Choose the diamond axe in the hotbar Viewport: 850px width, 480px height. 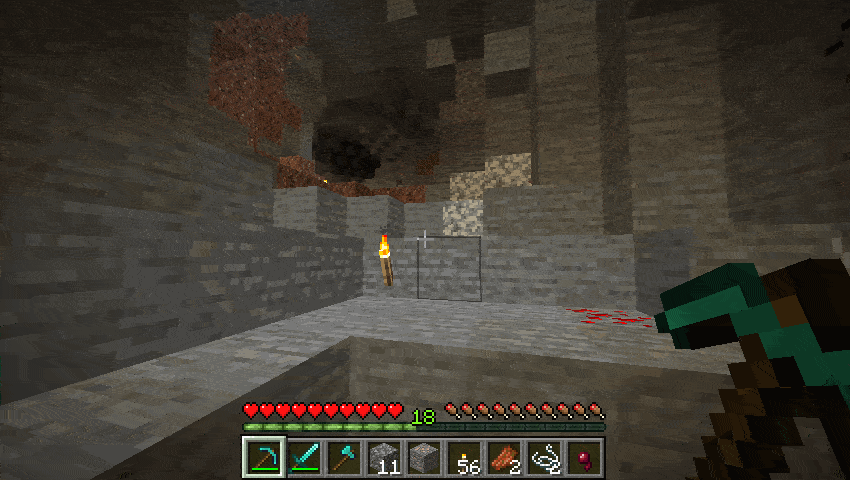[x=342, y=457]
